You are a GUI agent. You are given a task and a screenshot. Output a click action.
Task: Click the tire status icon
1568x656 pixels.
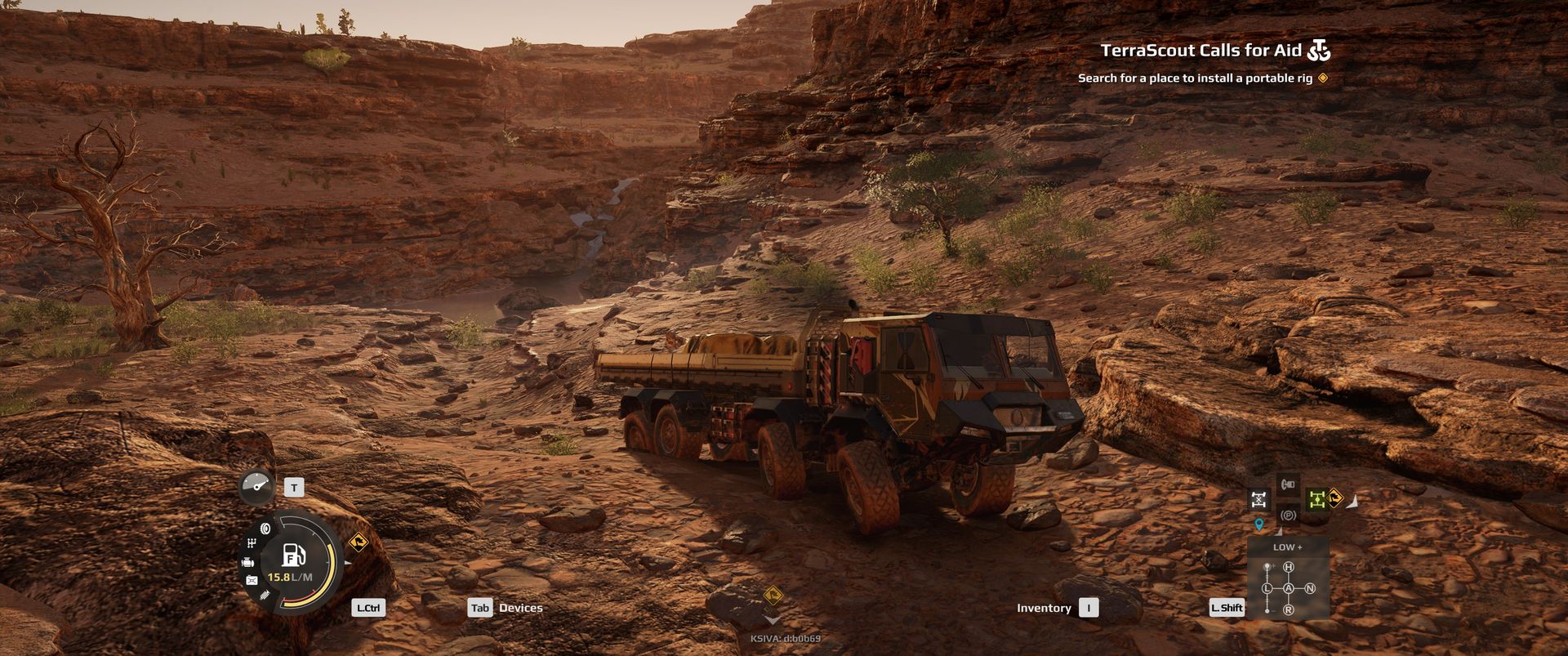pos(265,529)
